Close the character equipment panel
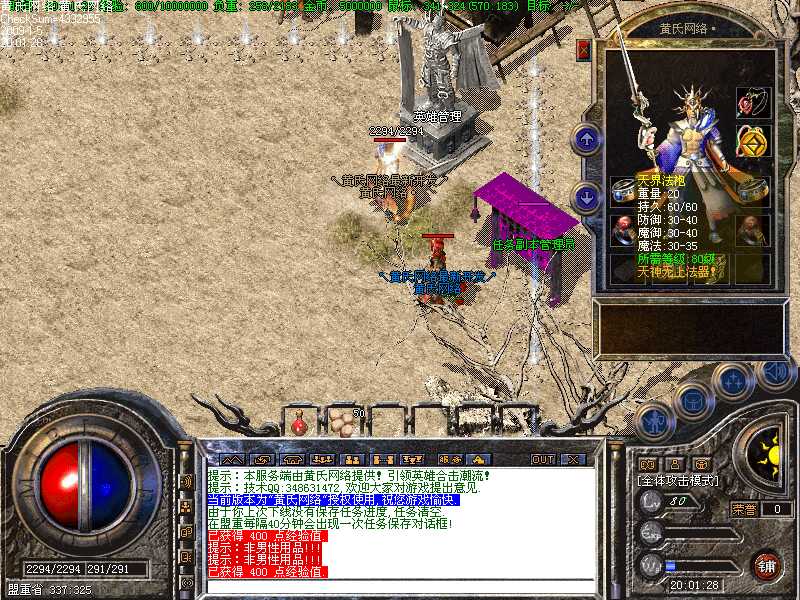This screenshot has height=600, width=800. tap(584, 49)
